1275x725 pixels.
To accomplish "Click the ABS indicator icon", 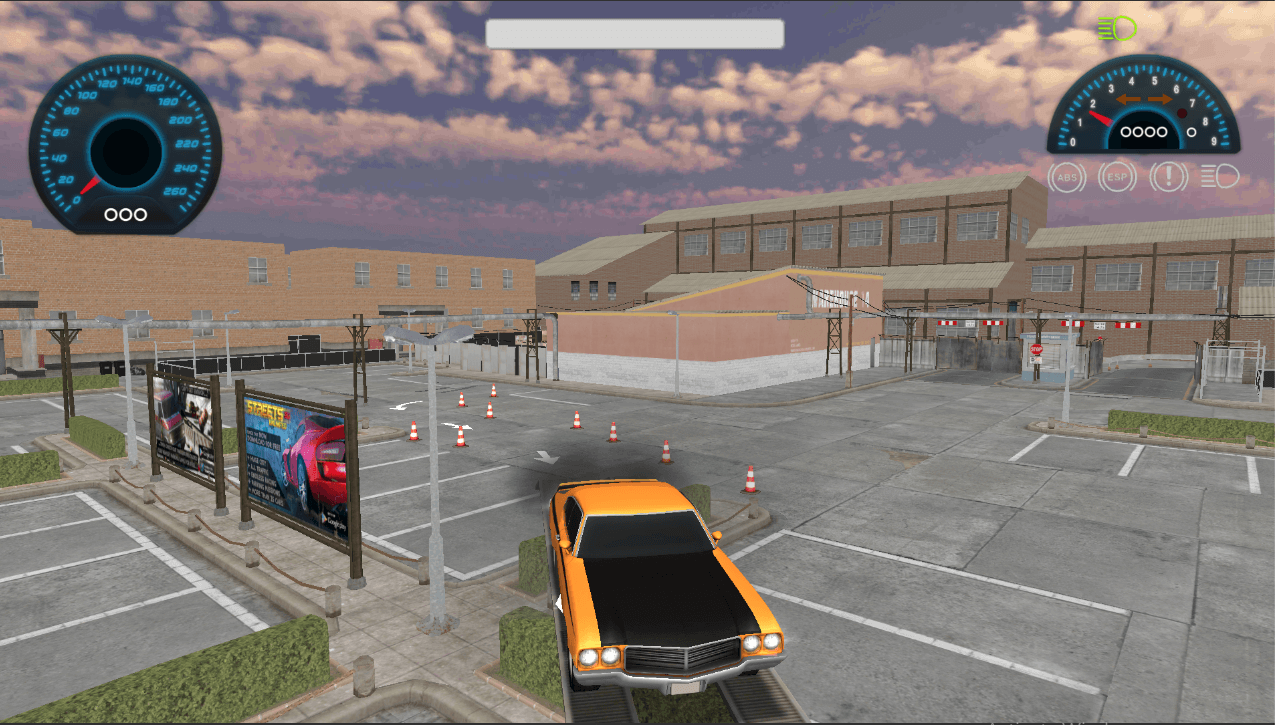I will (x=1067, y=178).
